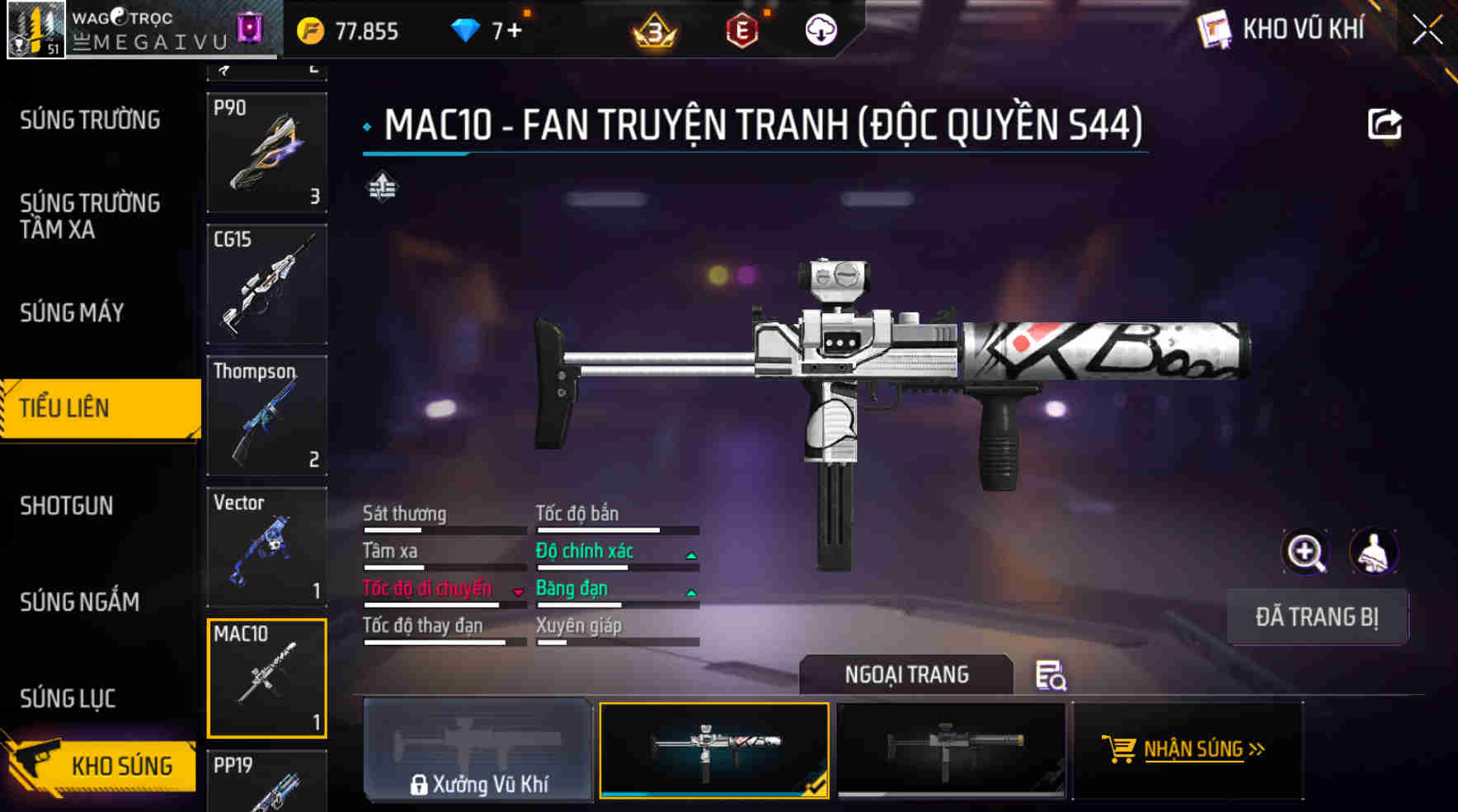The height and width of the screenshot is (812, 1458).
Task: Switch to the Súng Trường category
Action: pyautogui.click(x=90, y=120)
